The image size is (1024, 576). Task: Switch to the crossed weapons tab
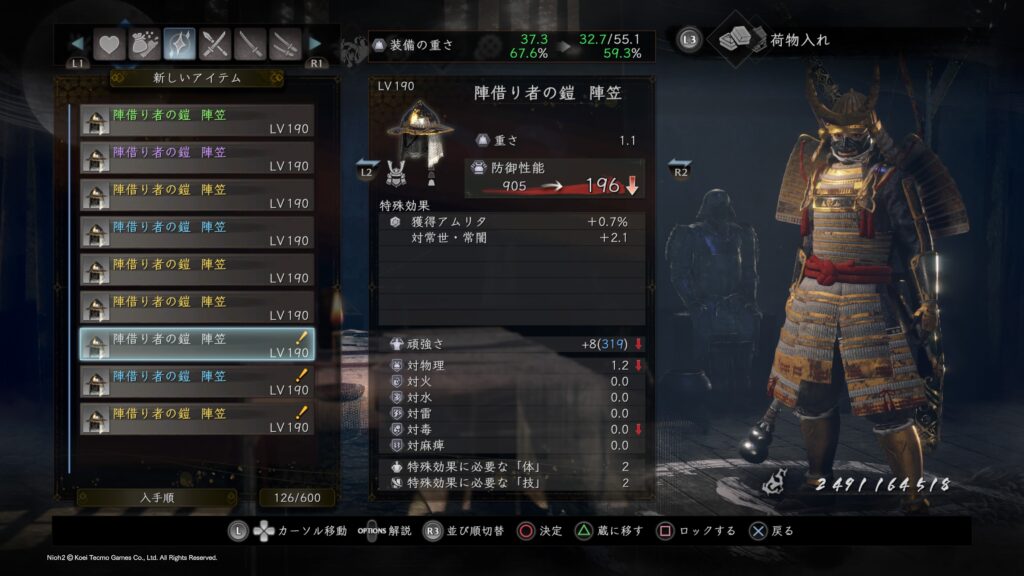pyautogui.click(x=215, y=44)
